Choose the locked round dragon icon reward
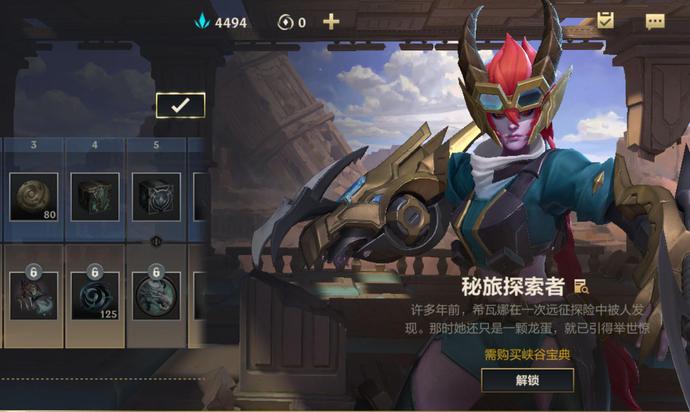 click(156, 296)
